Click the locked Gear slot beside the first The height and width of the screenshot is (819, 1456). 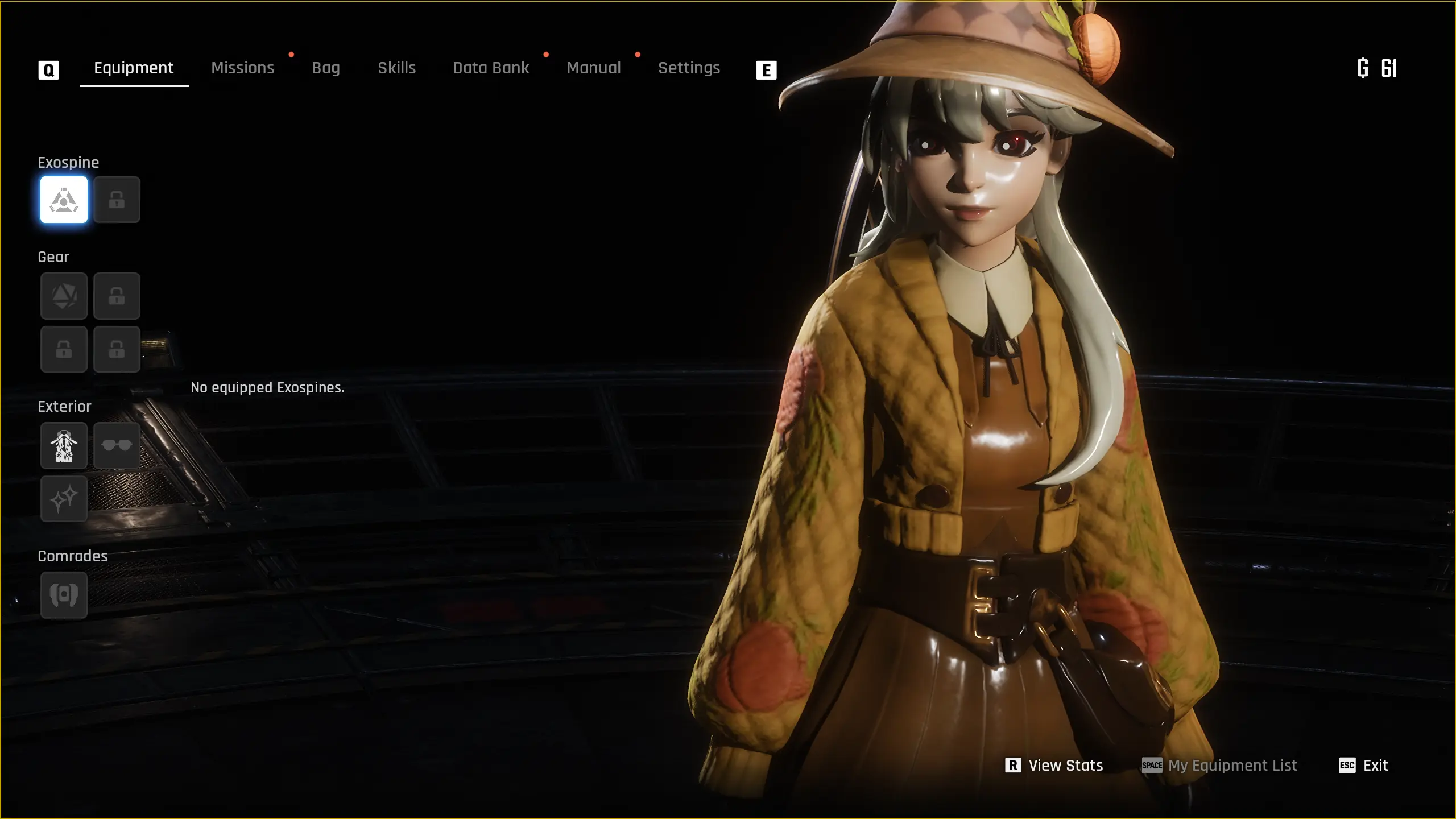pyautogui.click(x=117, y=296)
